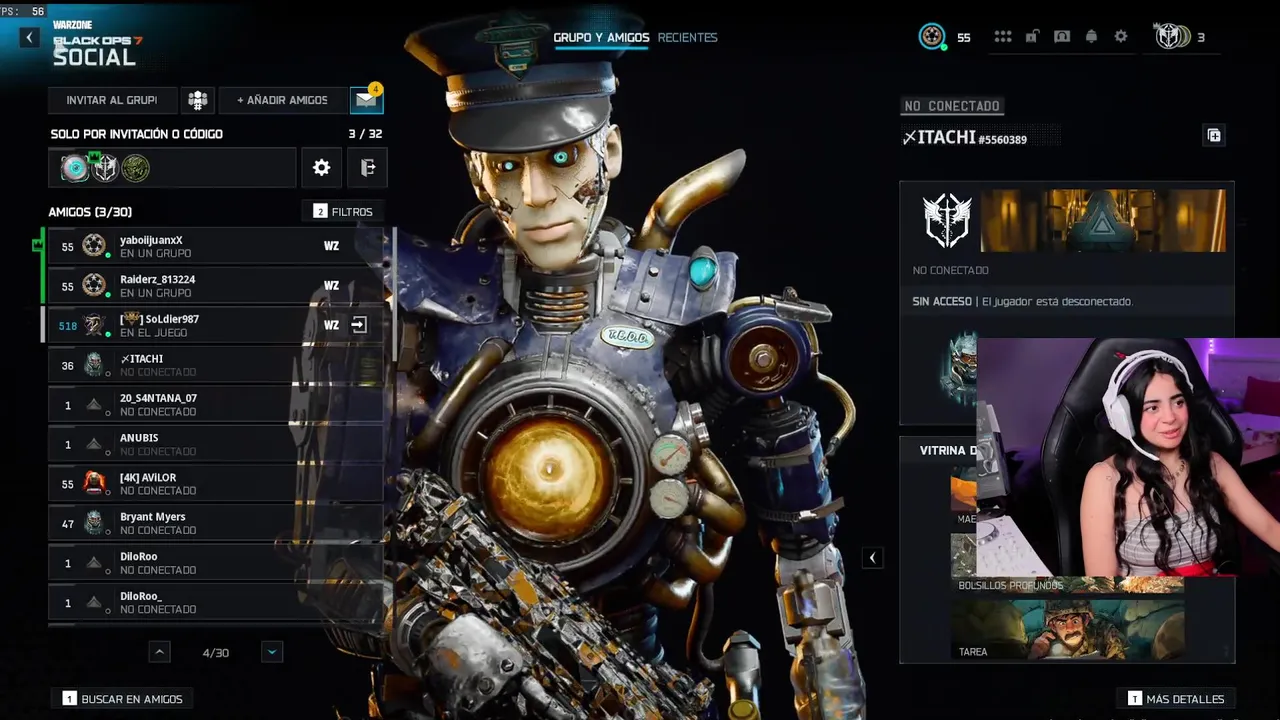
Task: Switch to the Recientes tab
Action: click(687, 38)
